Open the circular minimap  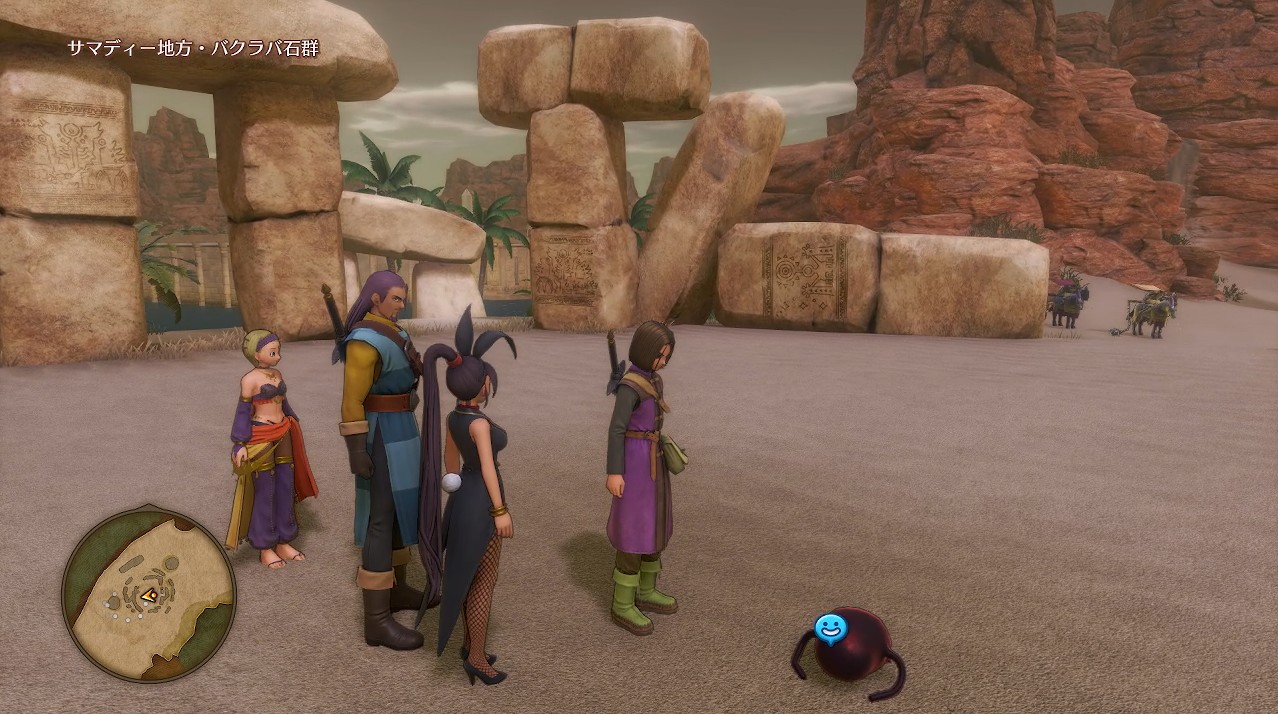point(148,595)
